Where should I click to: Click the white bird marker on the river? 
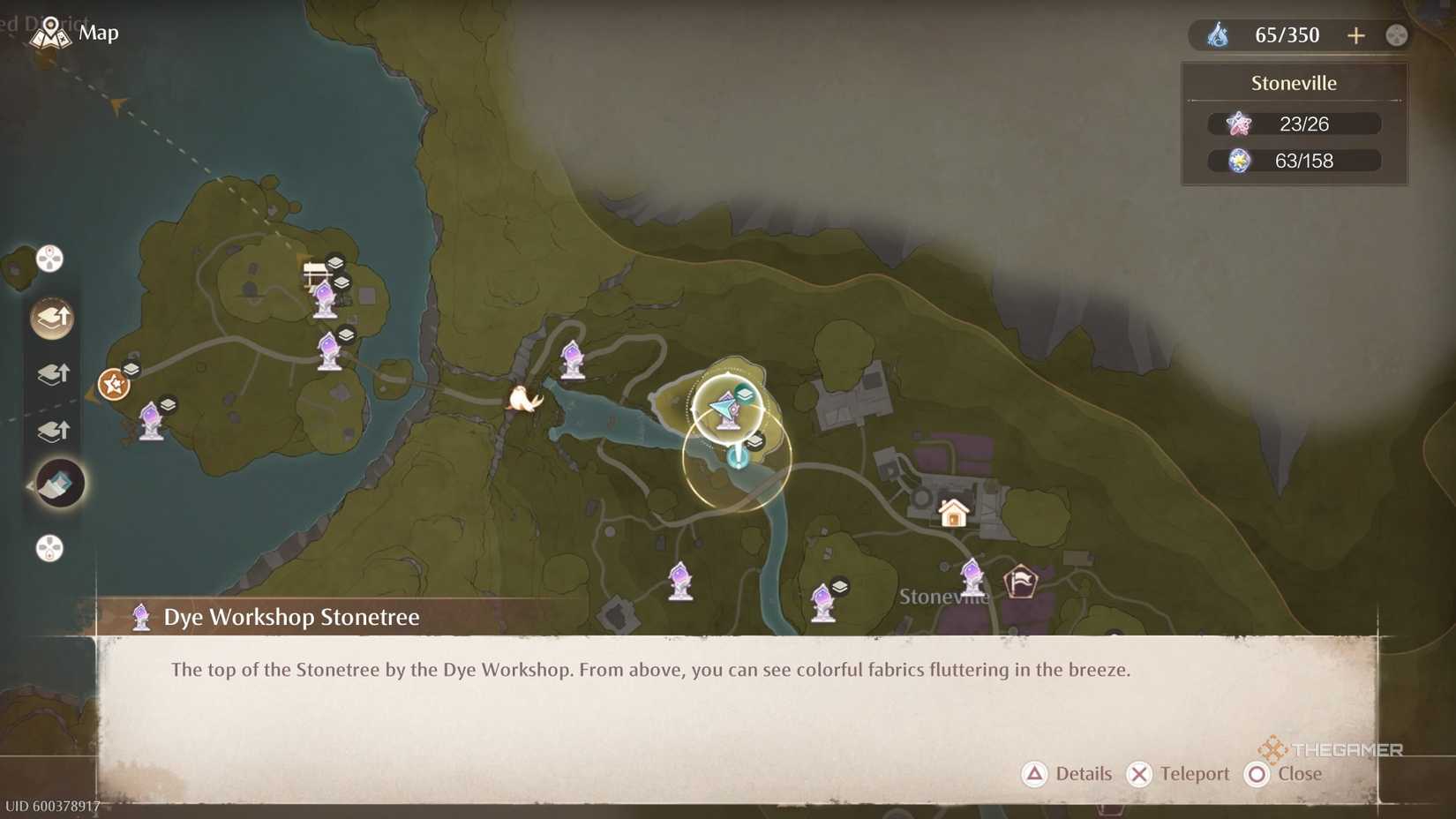pos(522,397)
